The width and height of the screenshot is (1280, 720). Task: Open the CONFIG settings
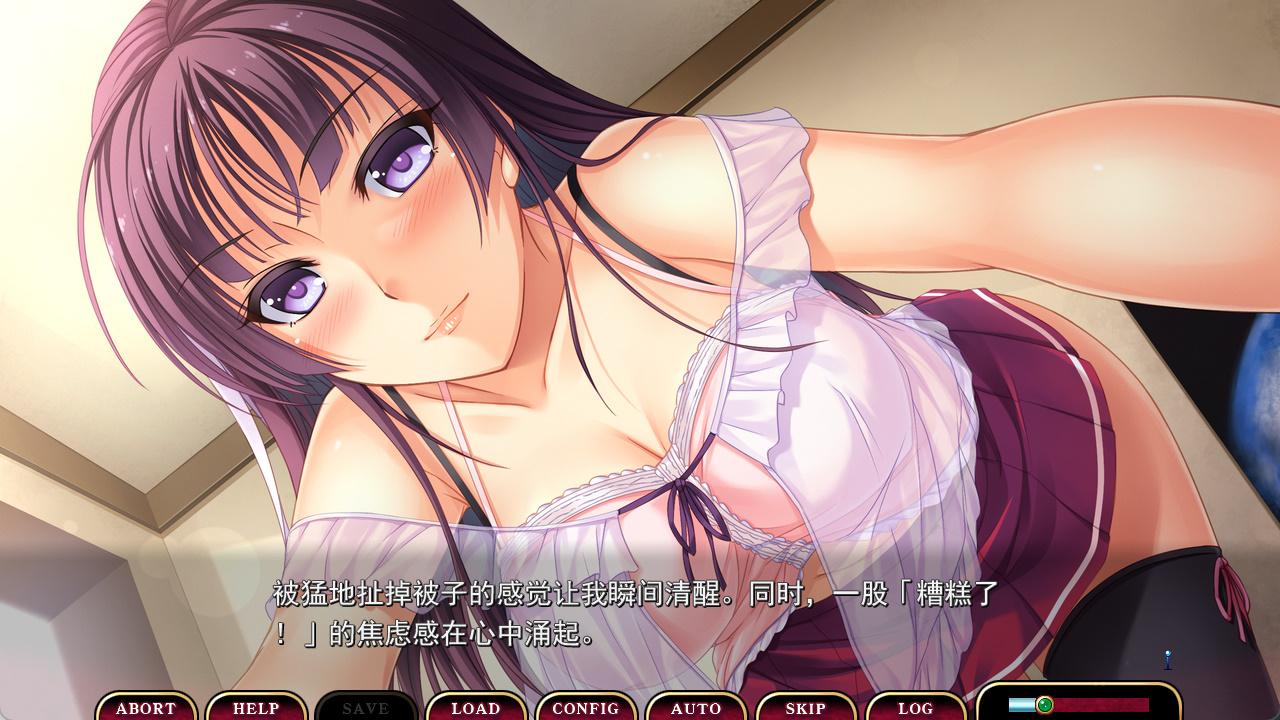point(586,708)
